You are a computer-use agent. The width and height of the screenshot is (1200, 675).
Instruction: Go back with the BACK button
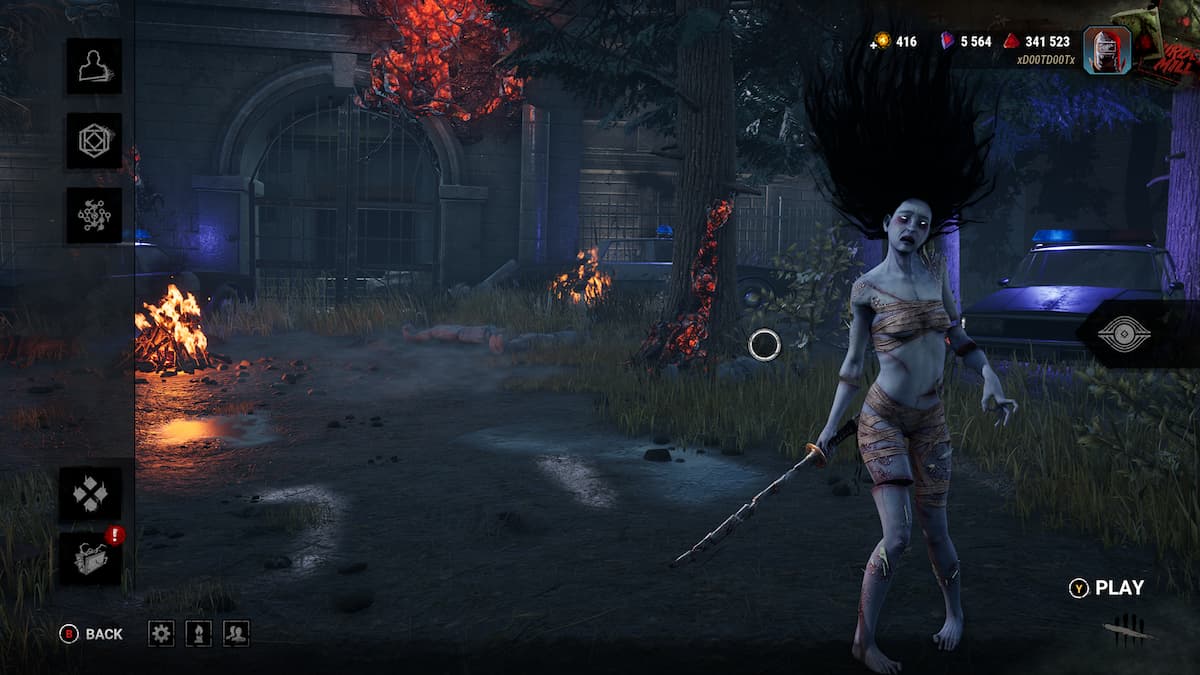(92, 634)
